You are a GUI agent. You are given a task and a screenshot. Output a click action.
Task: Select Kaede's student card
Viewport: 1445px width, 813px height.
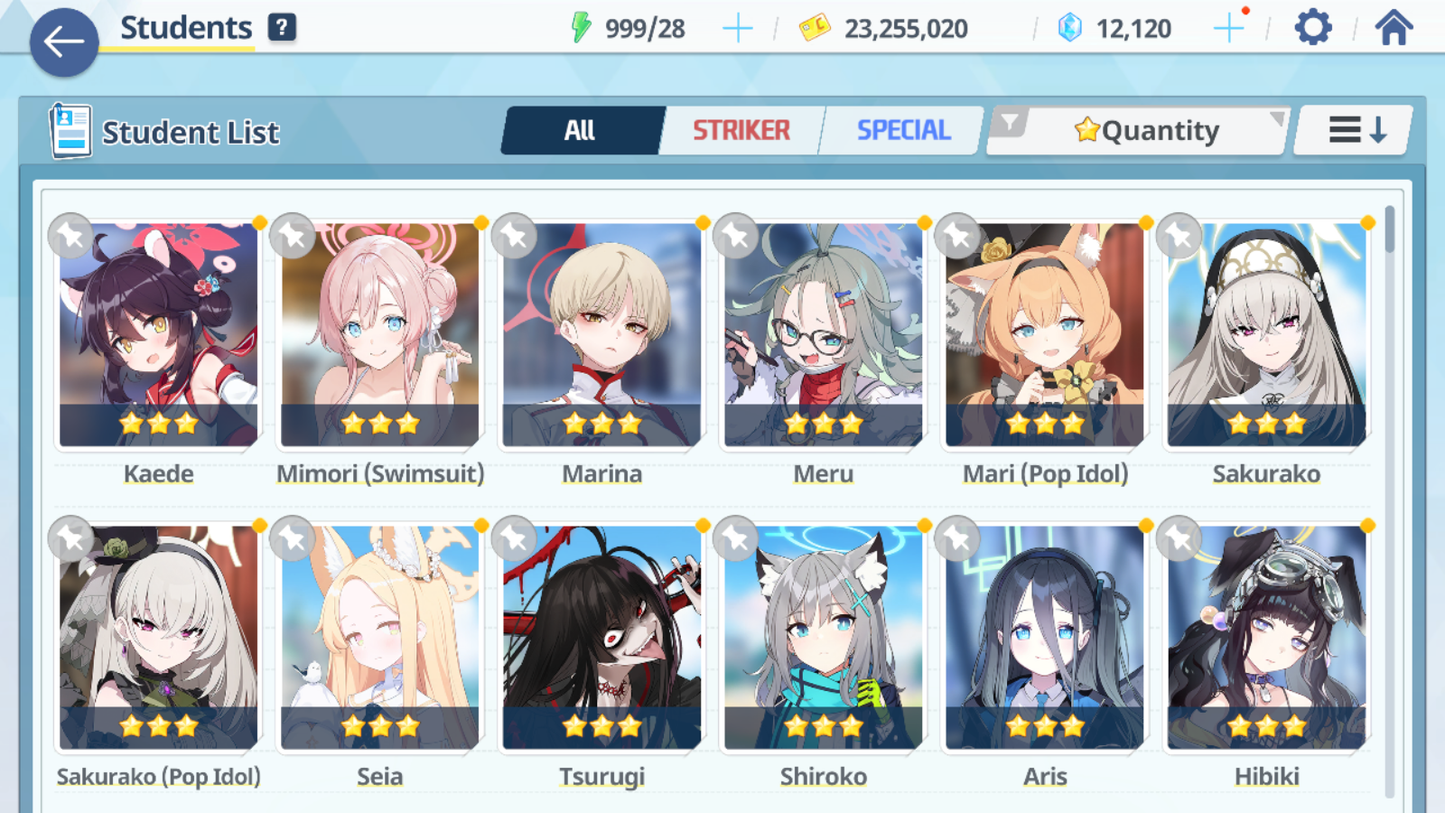point(159,335)
